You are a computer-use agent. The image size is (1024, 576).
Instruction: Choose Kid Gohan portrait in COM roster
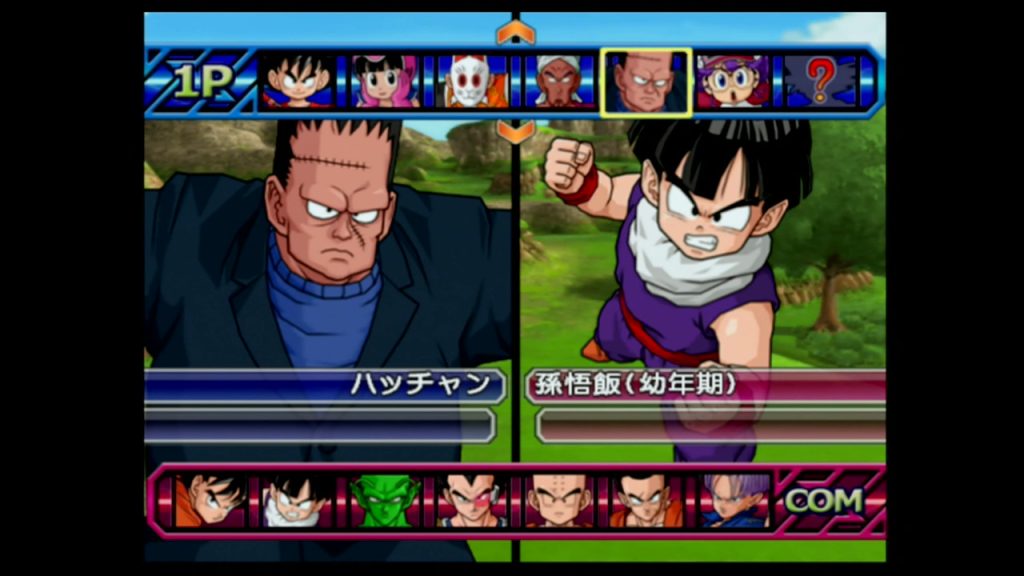pyautogui.click(x=297, y=501)
